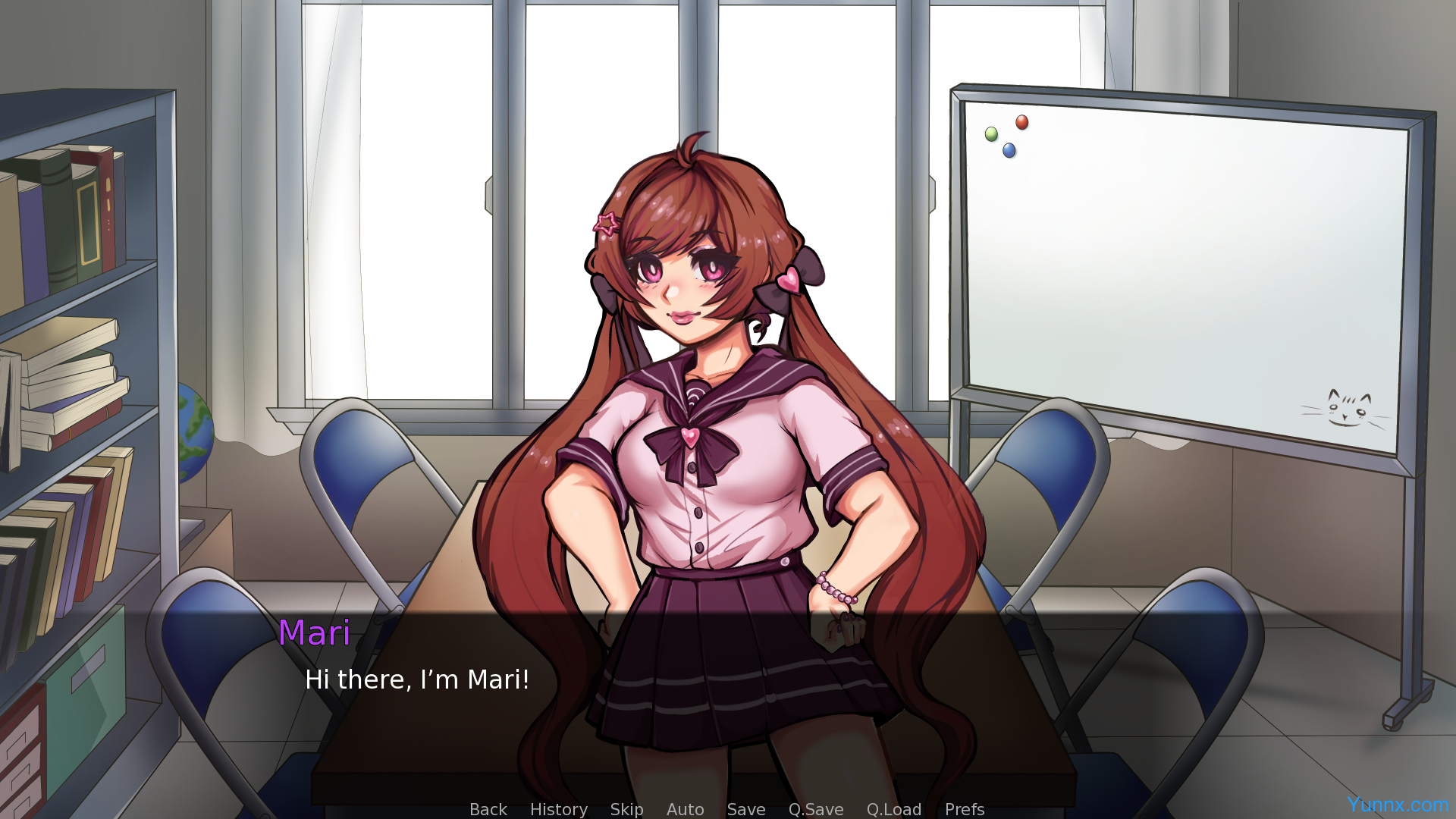Quick save with Q.Save
The image size is (1456, 819).
pos(815,809)
